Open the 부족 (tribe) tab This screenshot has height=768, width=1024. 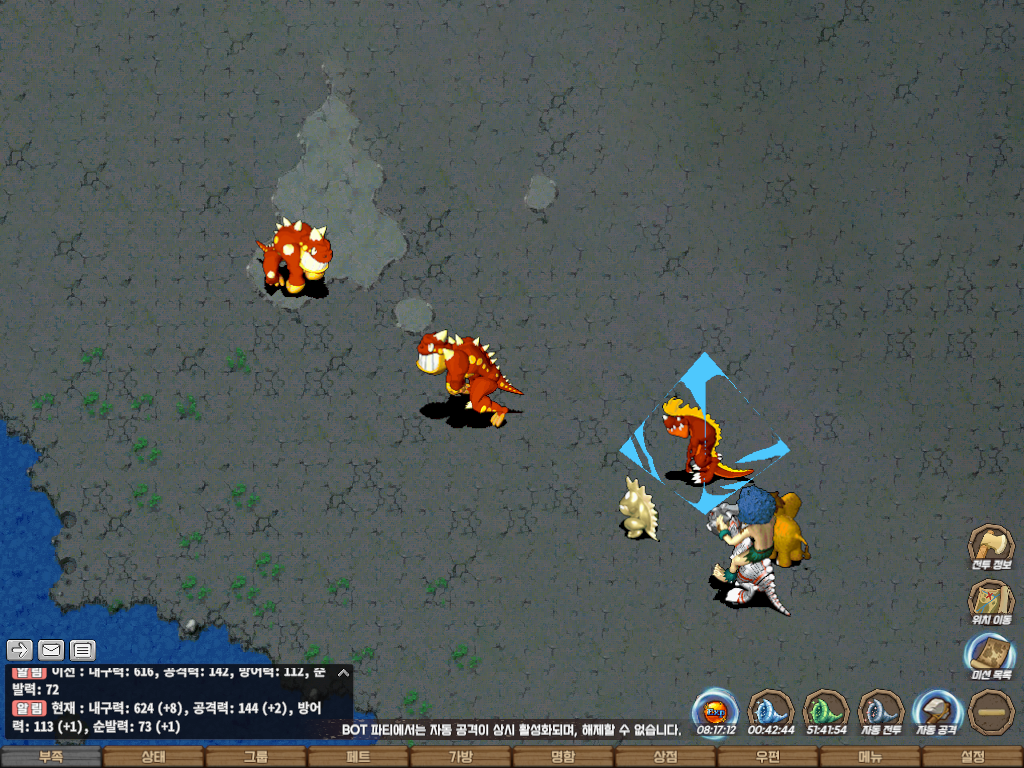[x=51, y=757]
